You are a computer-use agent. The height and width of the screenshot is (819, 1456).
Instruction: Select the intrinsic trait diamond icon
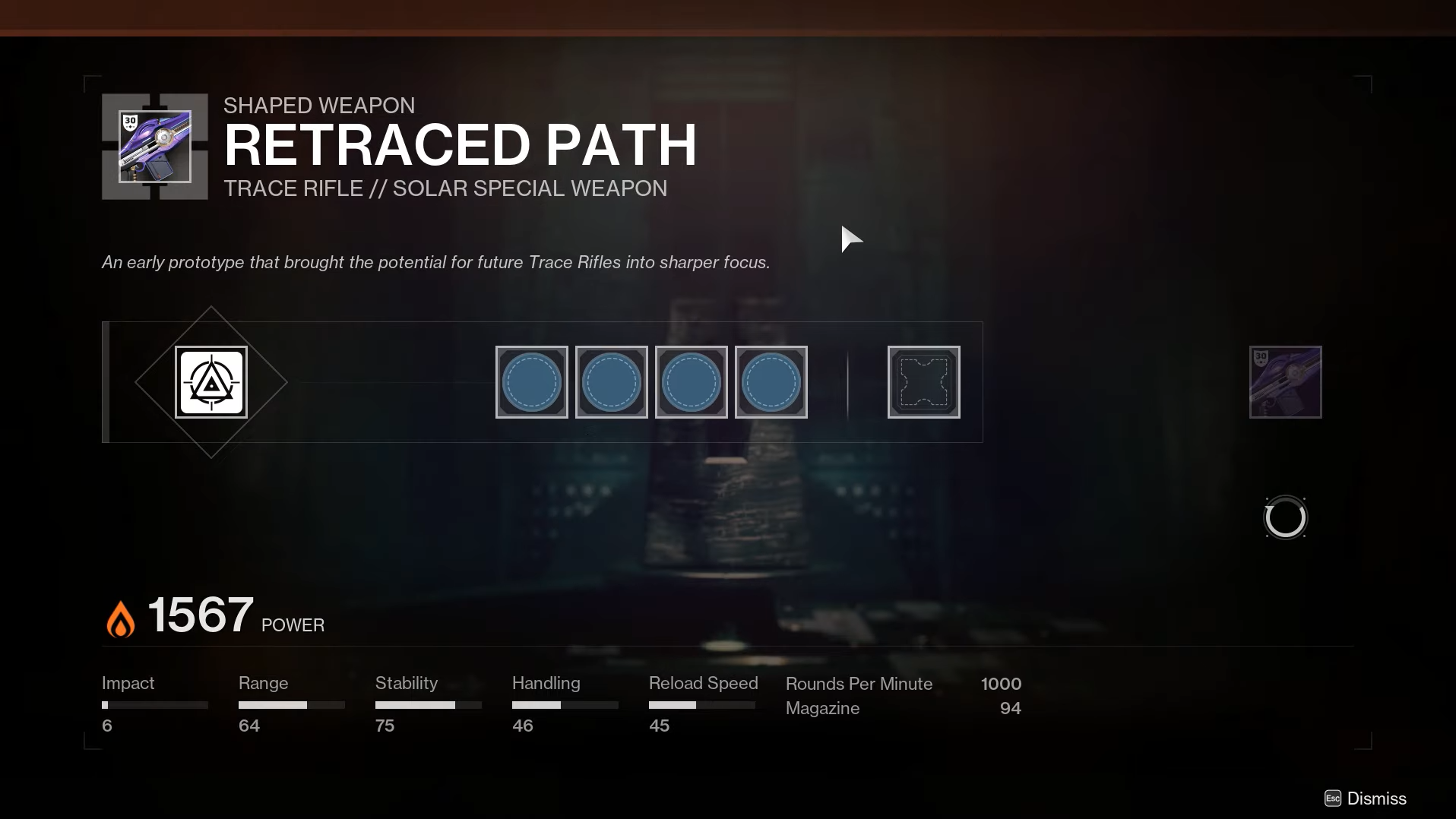[x=211, y=382]
